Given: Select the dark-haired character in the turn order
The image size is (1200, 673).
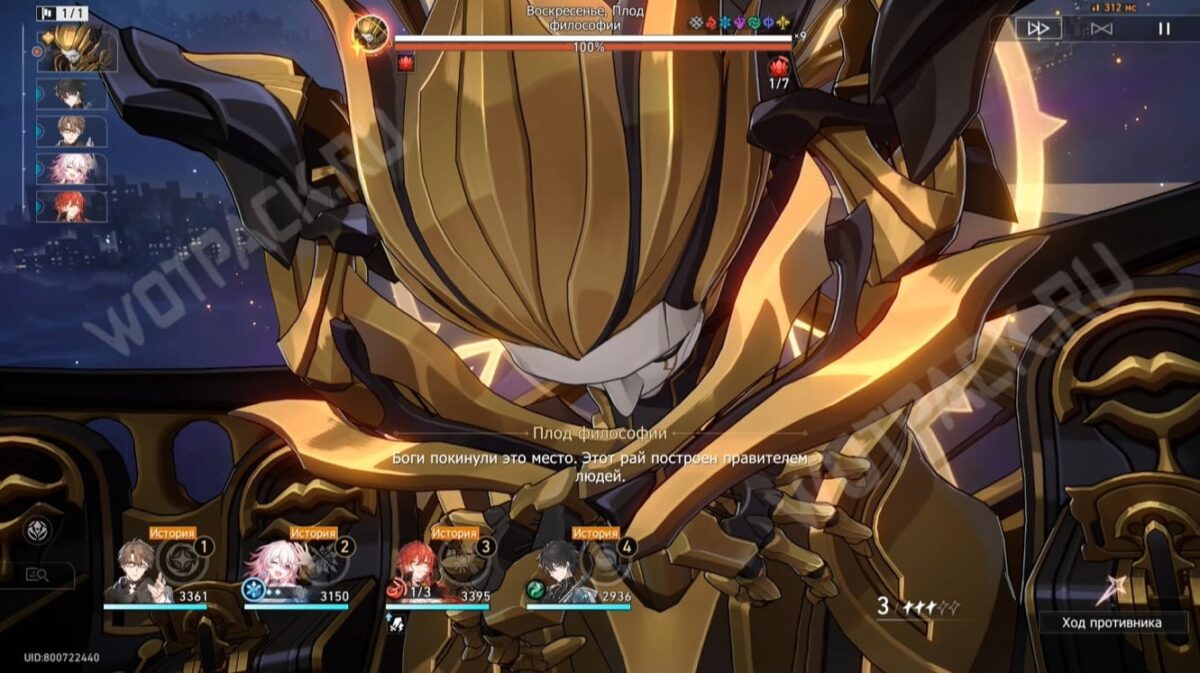Looking at the screenshot, I should [72, 95].
